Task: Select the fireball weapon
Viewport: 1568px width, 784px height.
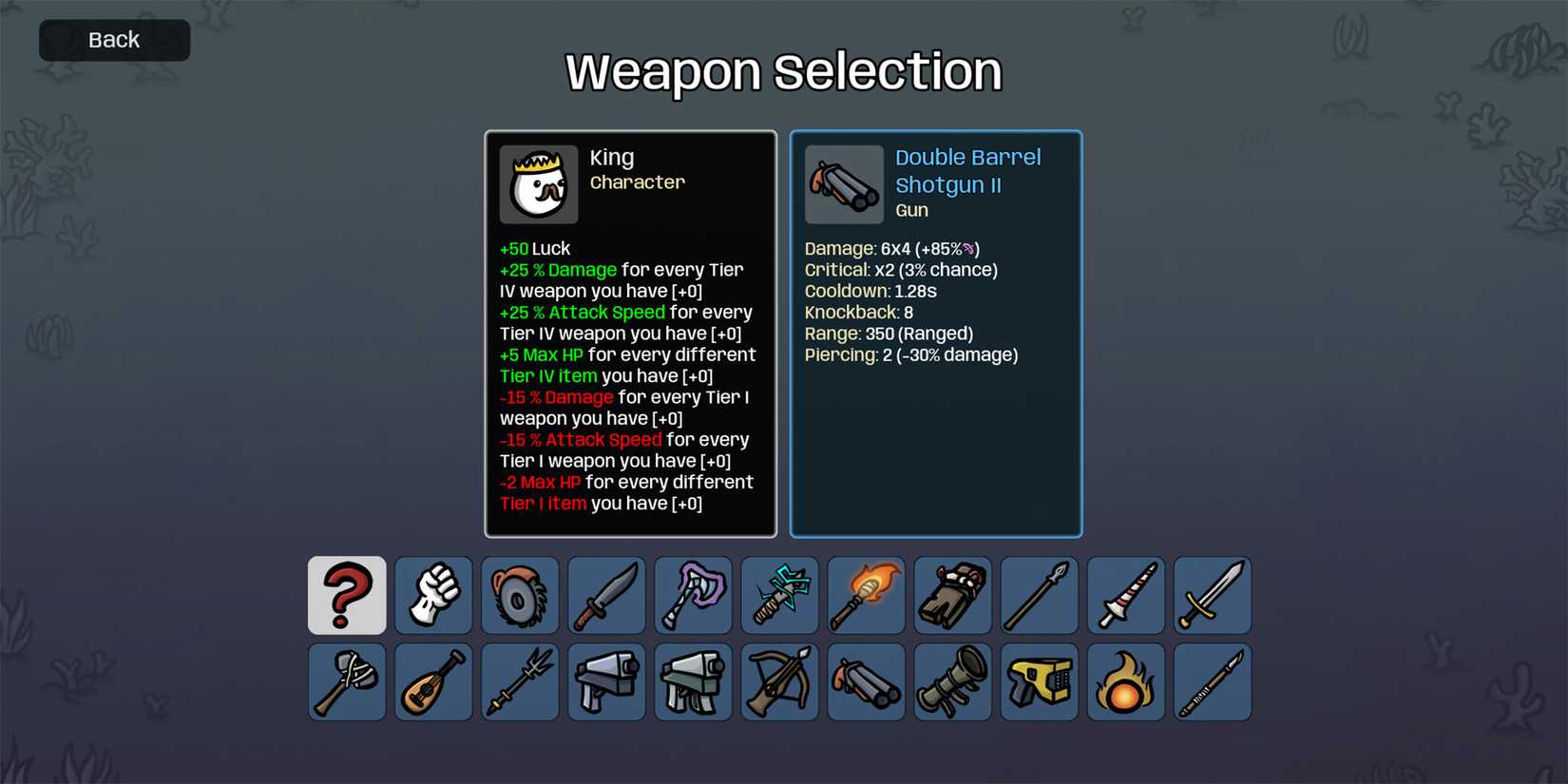Action: 1124,681
